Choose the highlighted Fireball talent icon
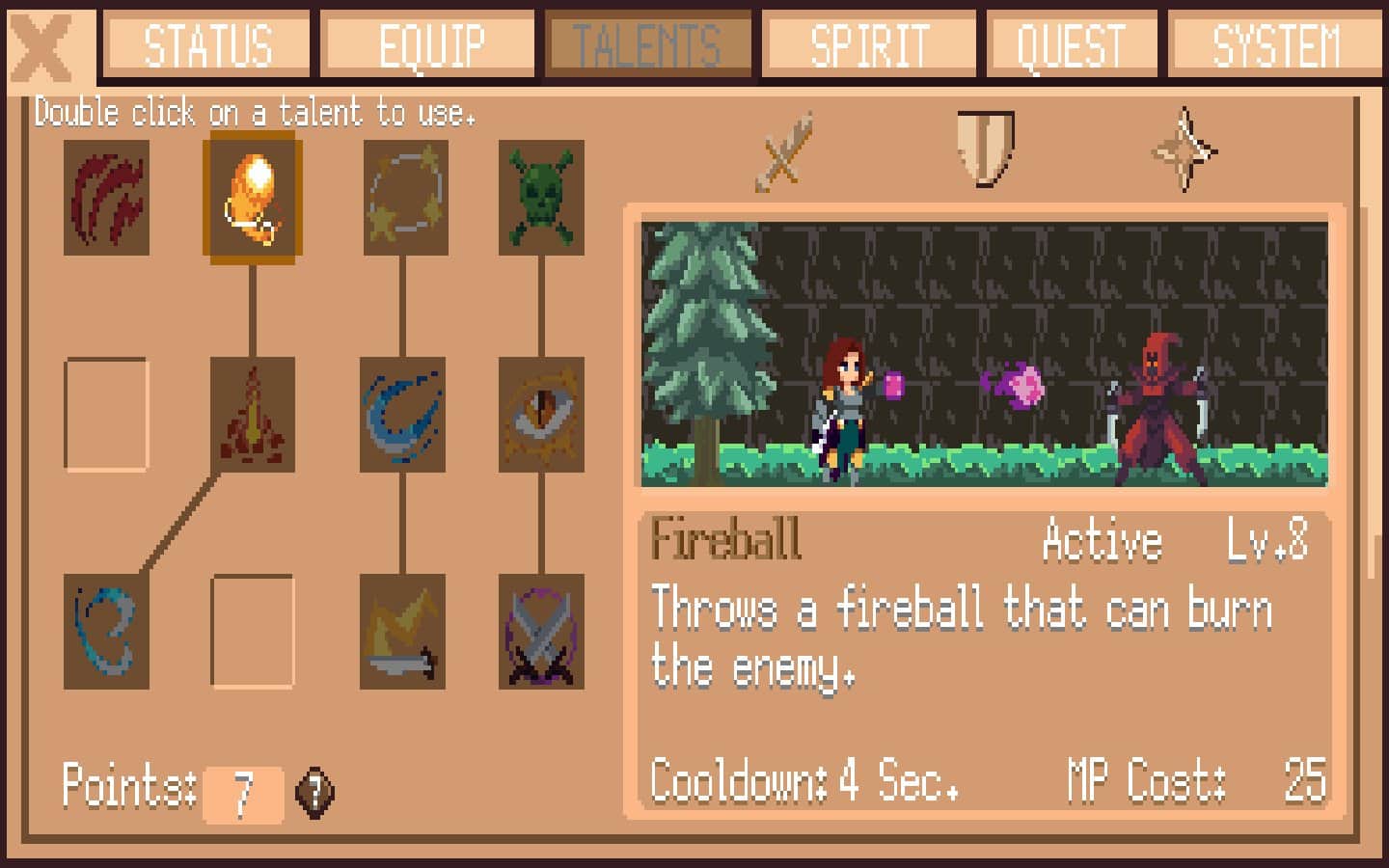Viewport: 1389px width, 868px height. [253, 198]
